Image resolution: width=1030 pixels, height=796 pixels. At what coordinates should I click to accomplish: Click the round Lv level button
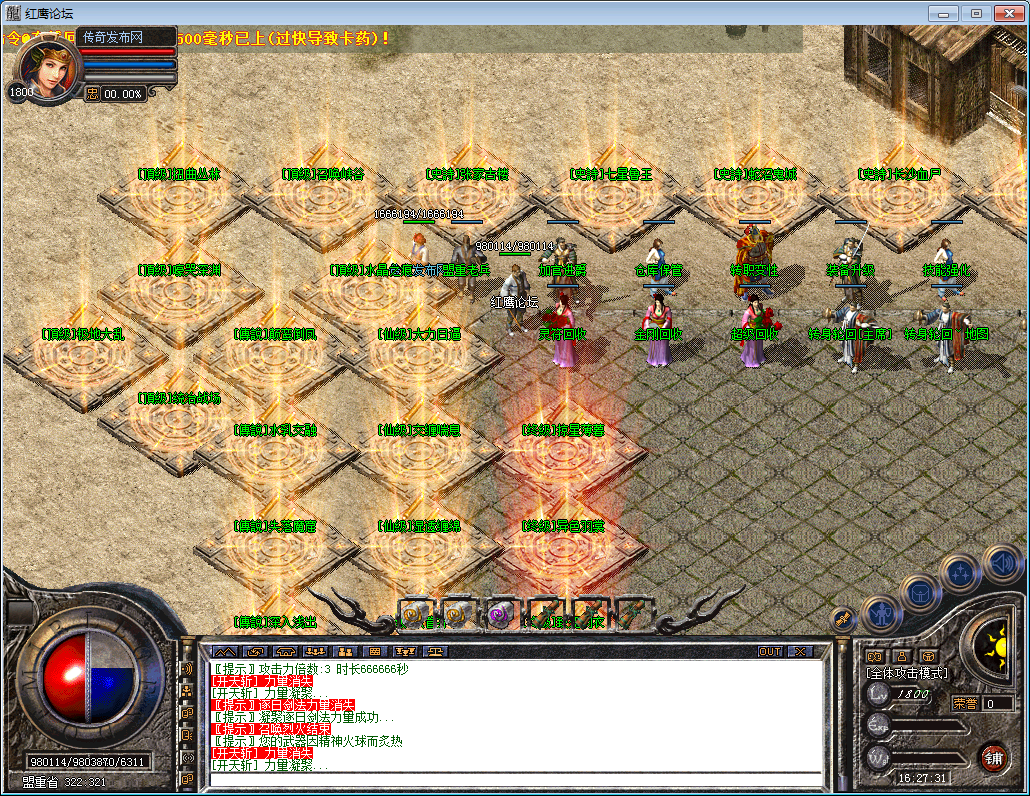pyautogui.click(x=879, y=694)
